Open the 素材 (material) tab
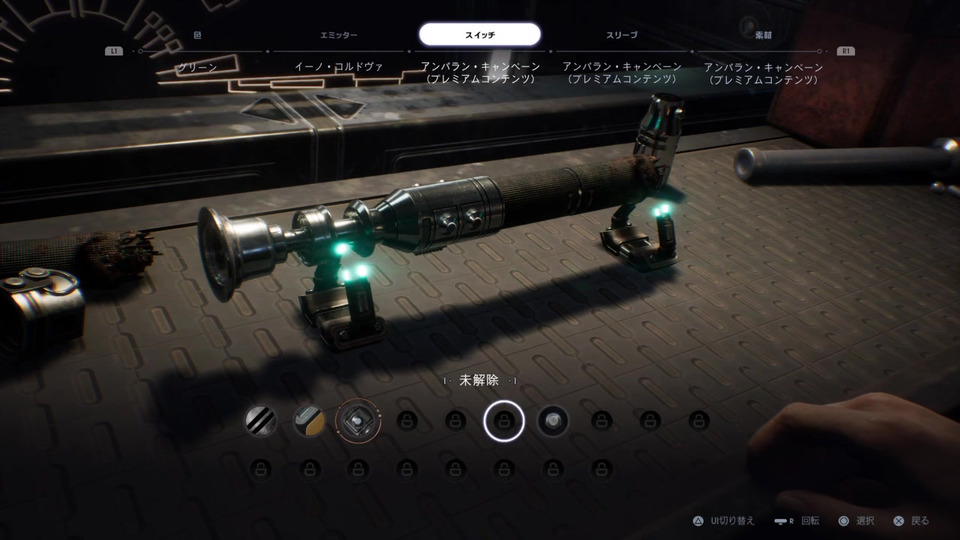This screenshot has width=960, height=540. [763, 35]
